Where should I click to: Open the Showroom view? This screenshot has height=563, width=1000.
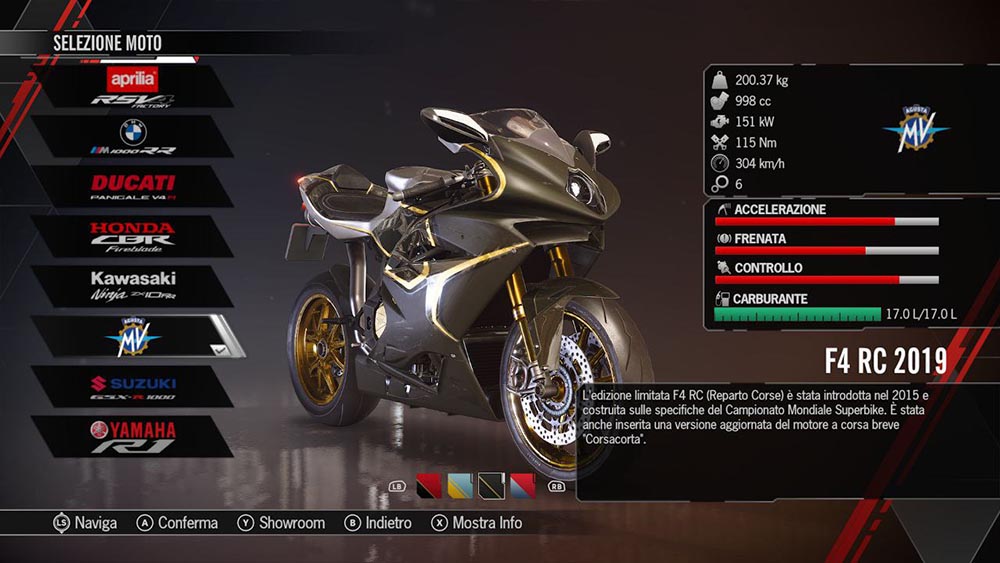(281, 523)
